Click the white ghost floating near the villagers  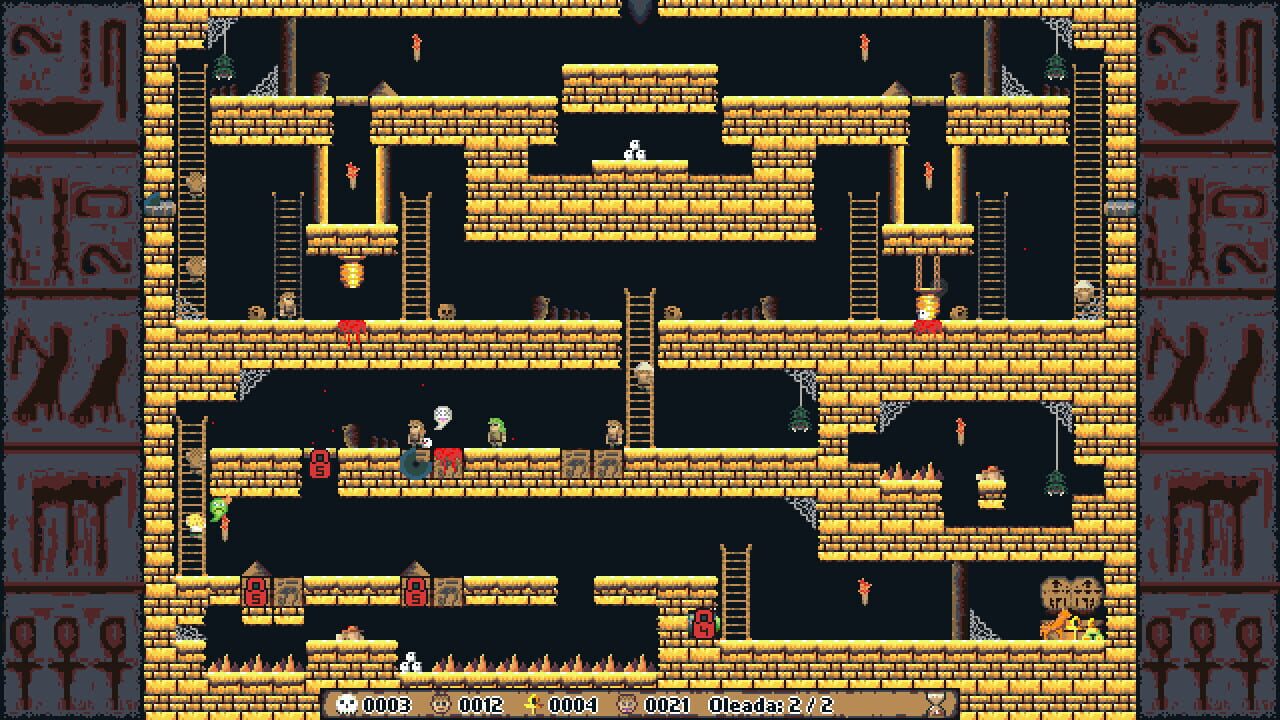[x=442, y=415]
